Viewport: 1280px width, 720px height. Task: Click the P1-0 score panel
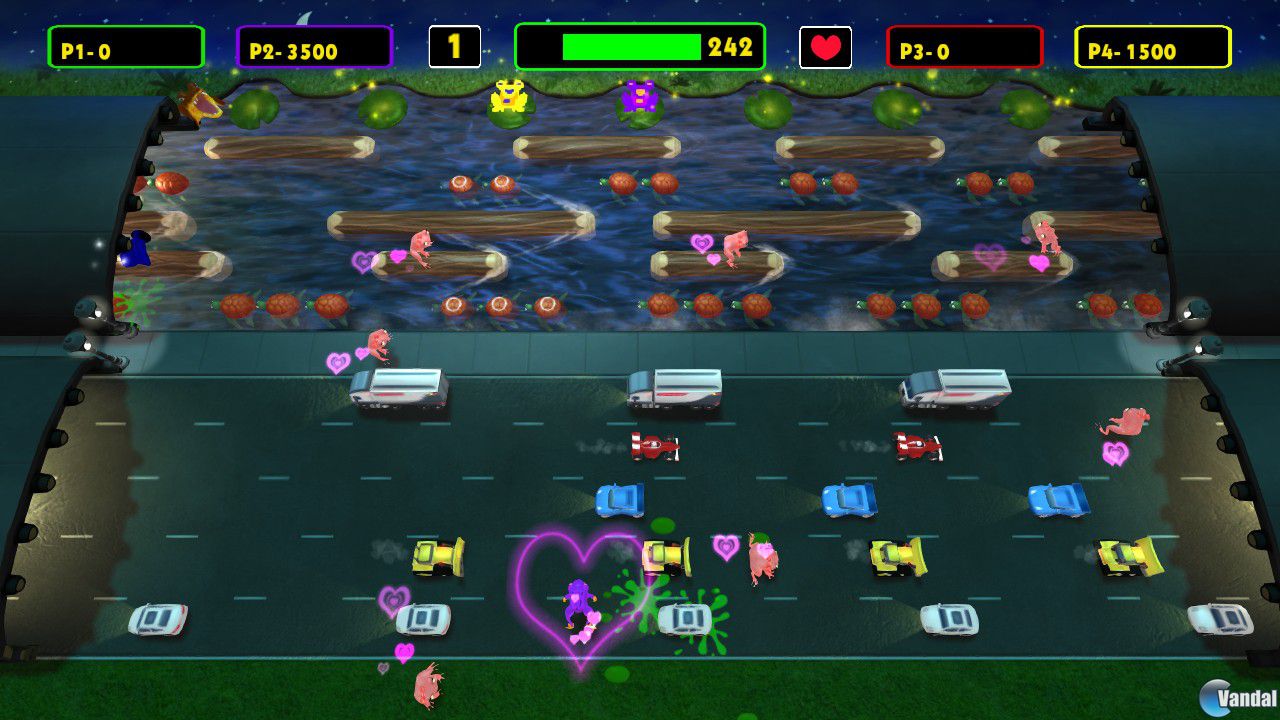[x=125, y=45]
